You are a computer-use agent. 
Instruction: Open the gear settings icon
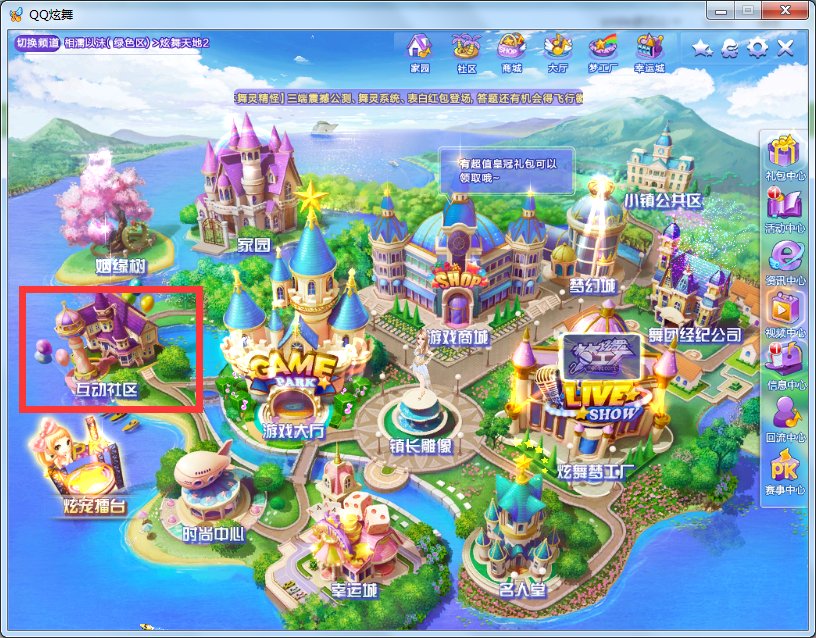[x=758, y=48]
